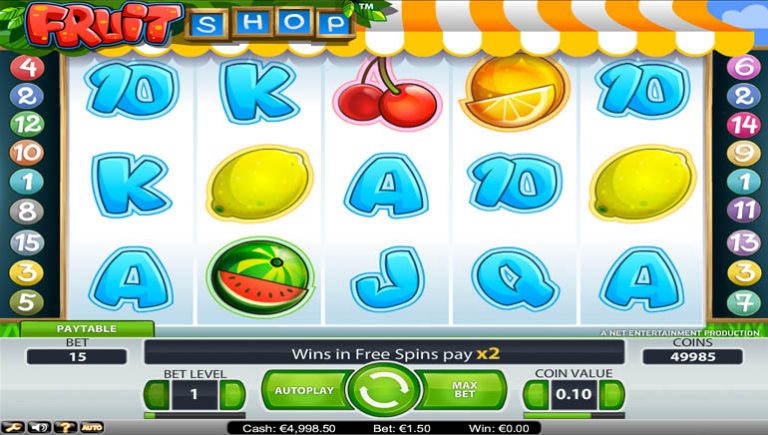Viewport: 768px width, 435px height.
Task: Select payline number 15 on the left
Action: [28, 242]
